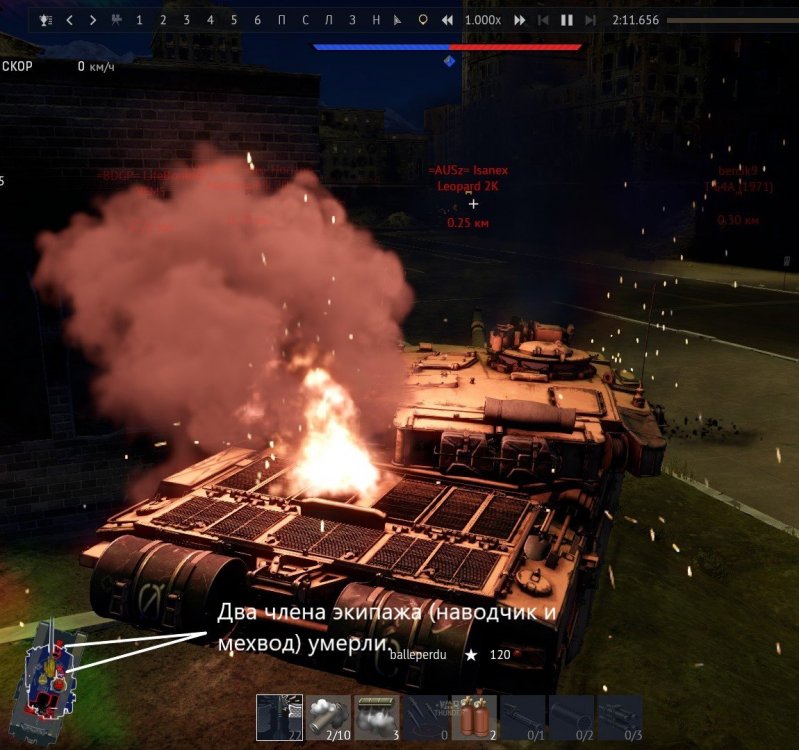The height and width of the screenshot is (750, 799).
Task: Activate the engine smoke screen slot
Action: tap(377, 717)
